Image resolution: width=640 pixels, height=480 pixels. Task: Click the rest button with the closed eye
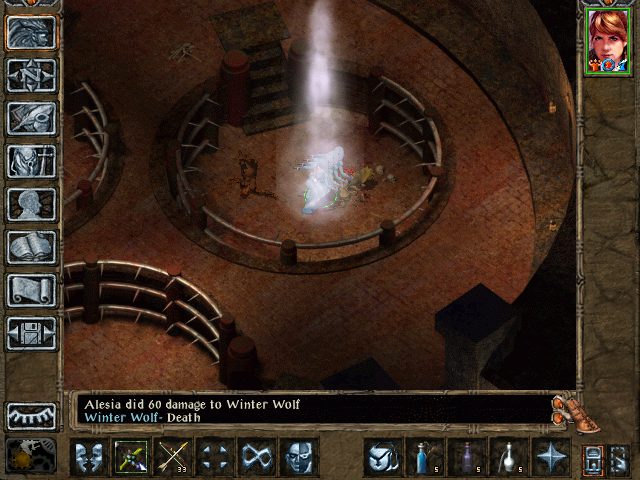32,415
